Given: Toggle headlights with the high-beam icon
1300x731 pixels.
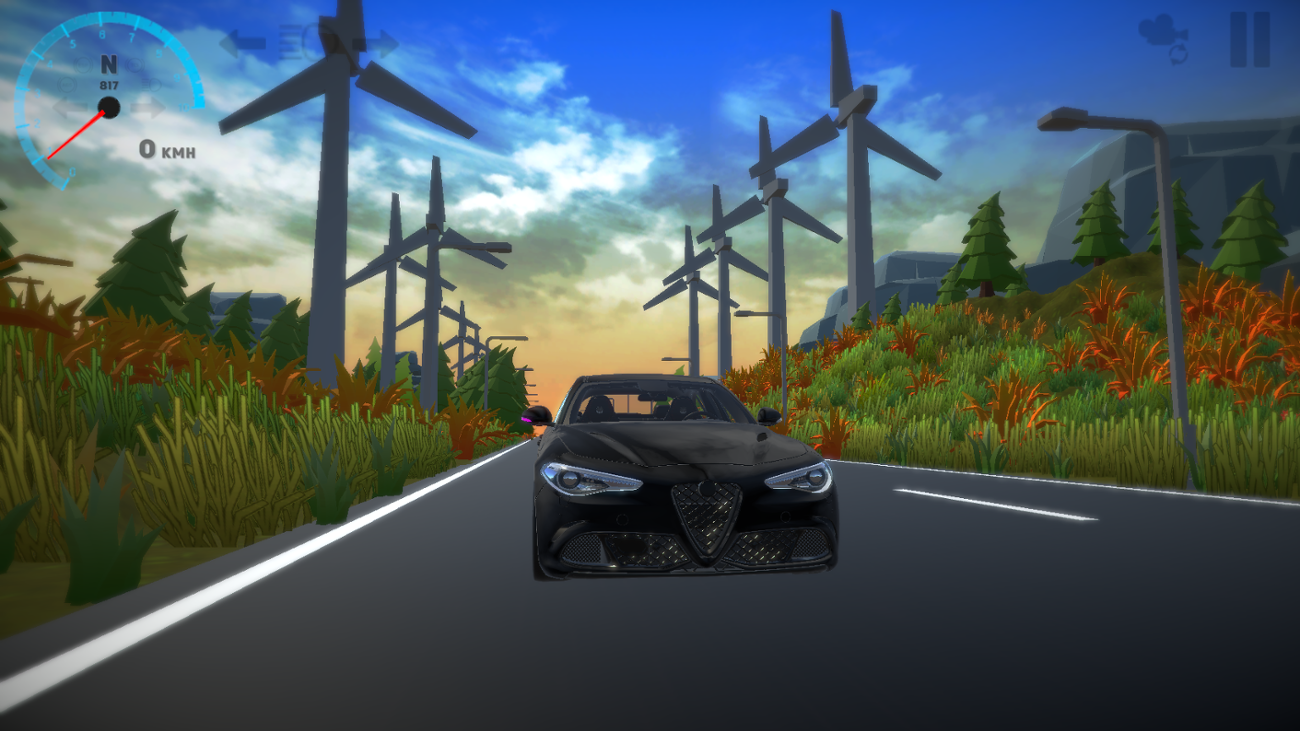Looking at the screenshot, I should 297,42.
